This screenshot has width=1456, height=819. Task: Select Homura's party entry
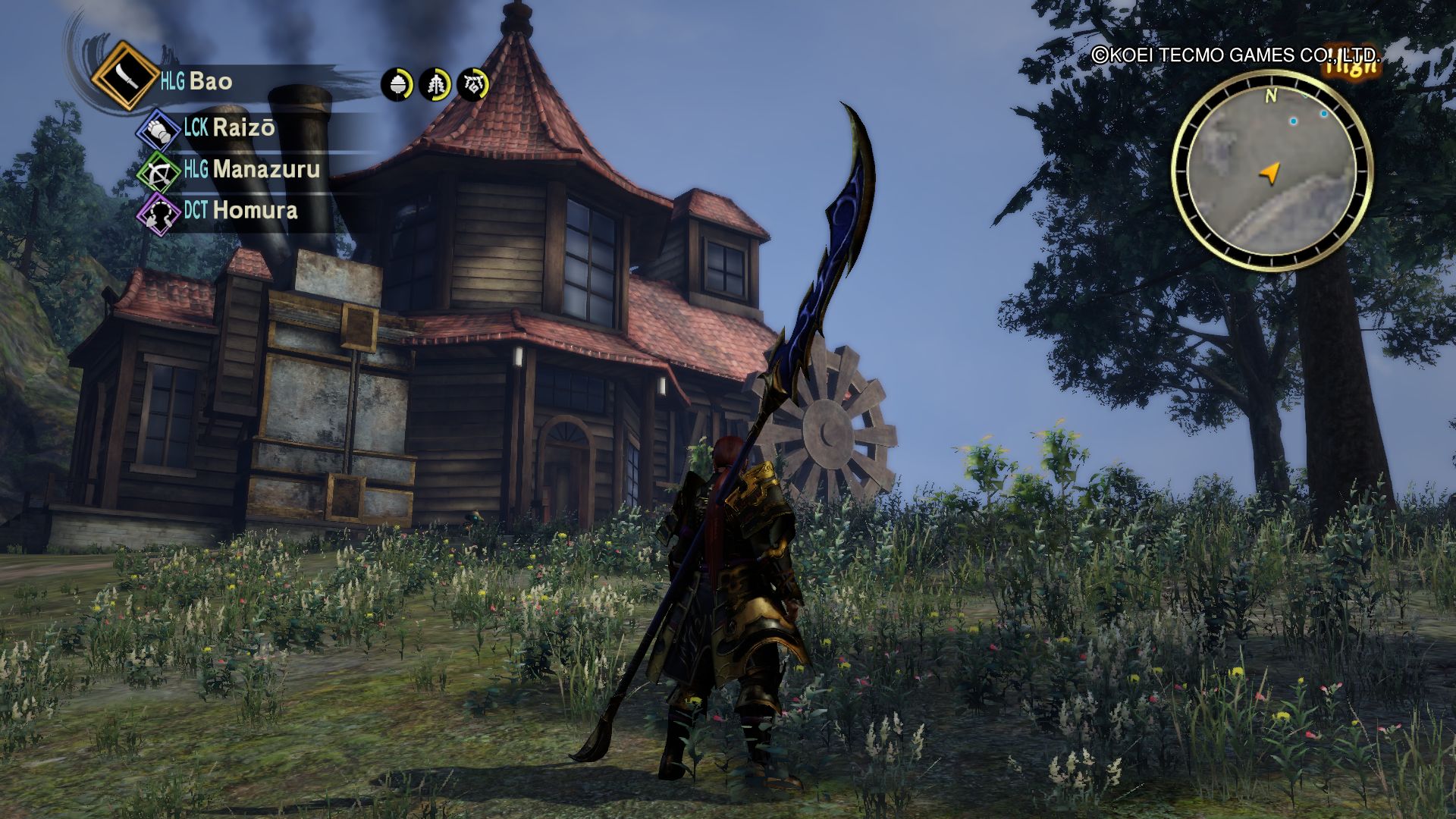coord(255,210)
